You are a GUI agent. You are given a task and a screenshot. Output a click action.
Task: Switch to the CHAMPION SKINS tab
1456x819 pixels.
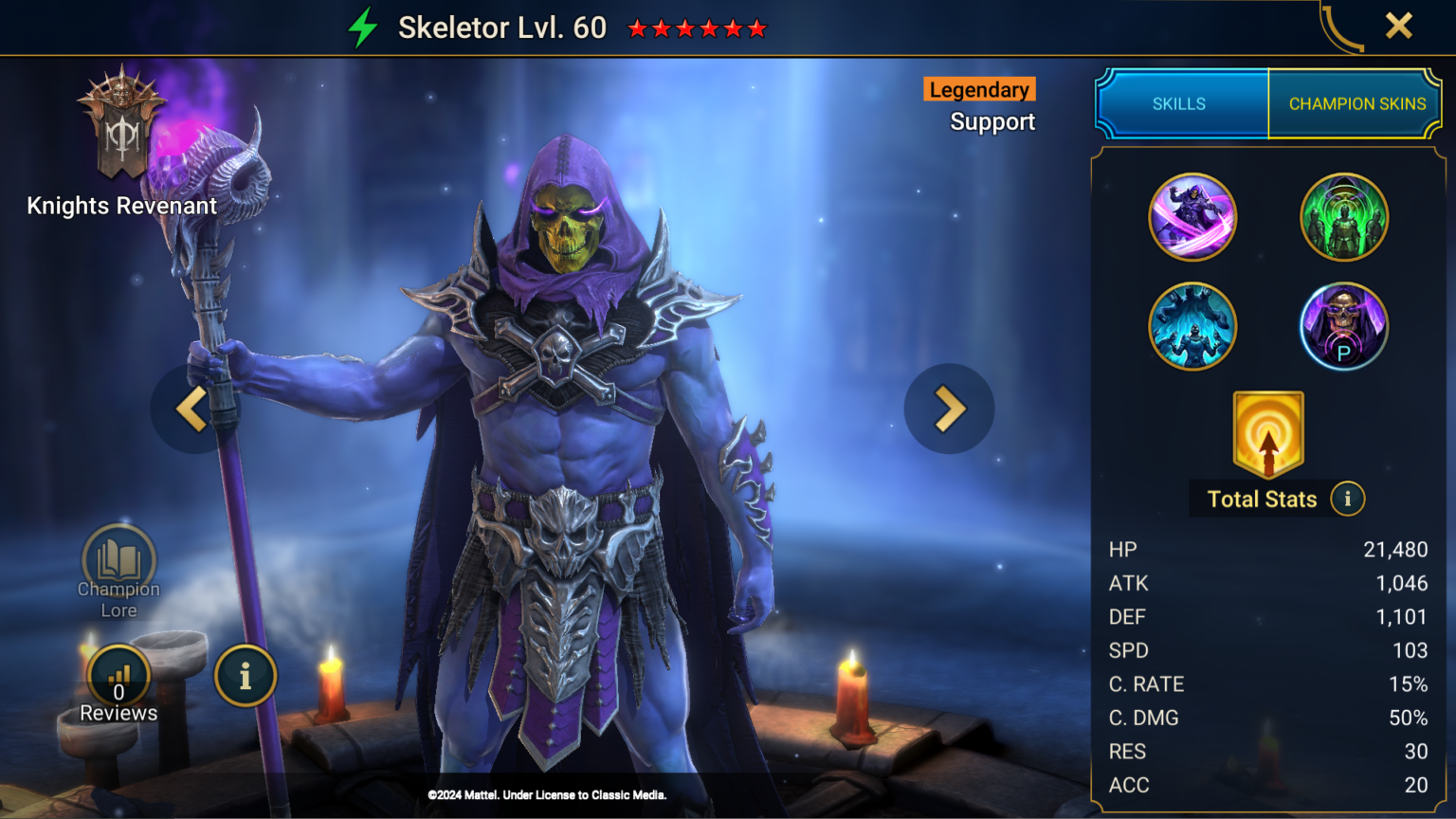[1355, 104]
